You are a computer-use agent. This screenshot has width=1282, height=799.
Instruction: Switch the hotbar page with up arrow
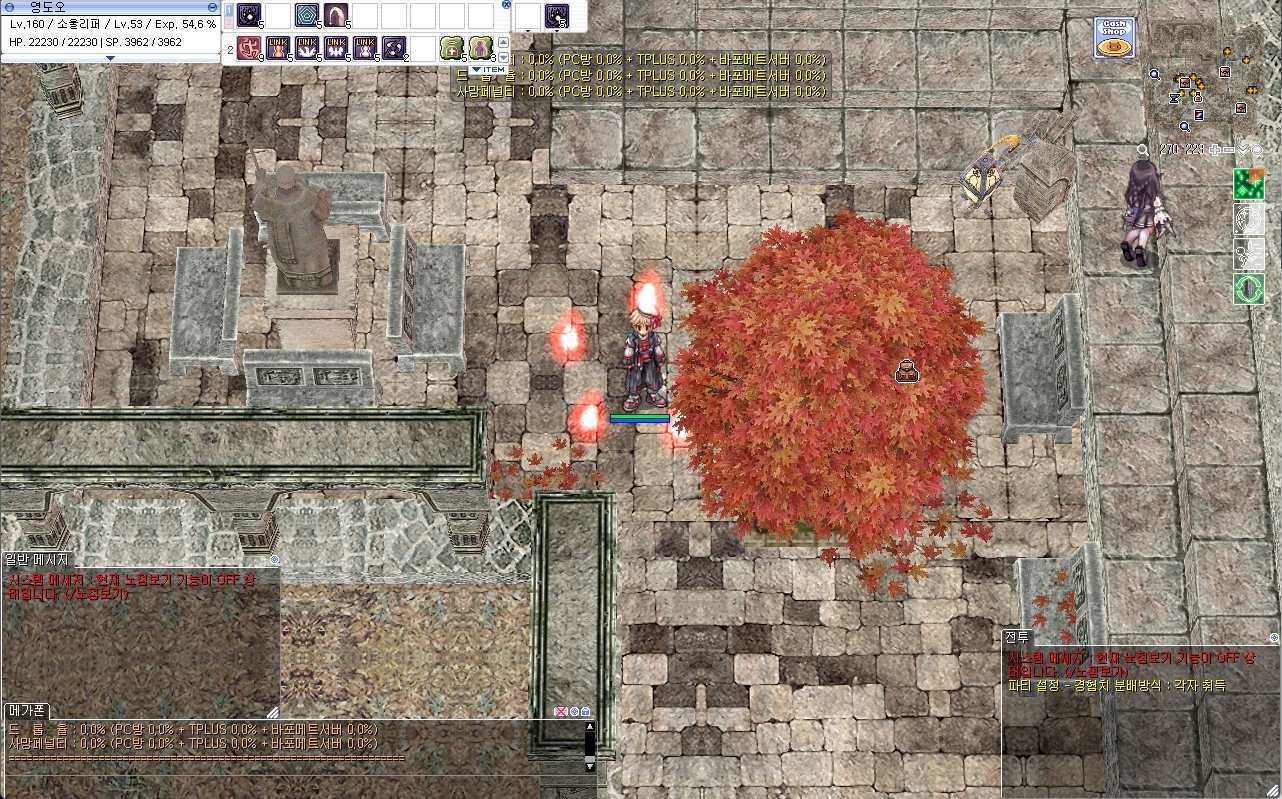(503, 42)
